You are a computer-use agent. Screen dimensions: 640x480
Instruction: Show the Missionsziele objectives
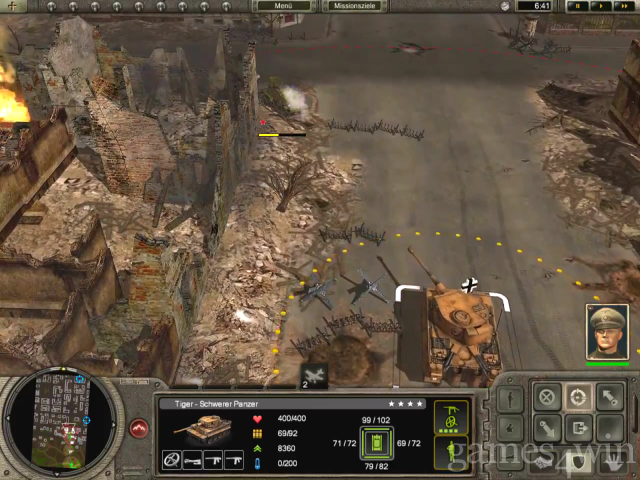pos(356,6)
